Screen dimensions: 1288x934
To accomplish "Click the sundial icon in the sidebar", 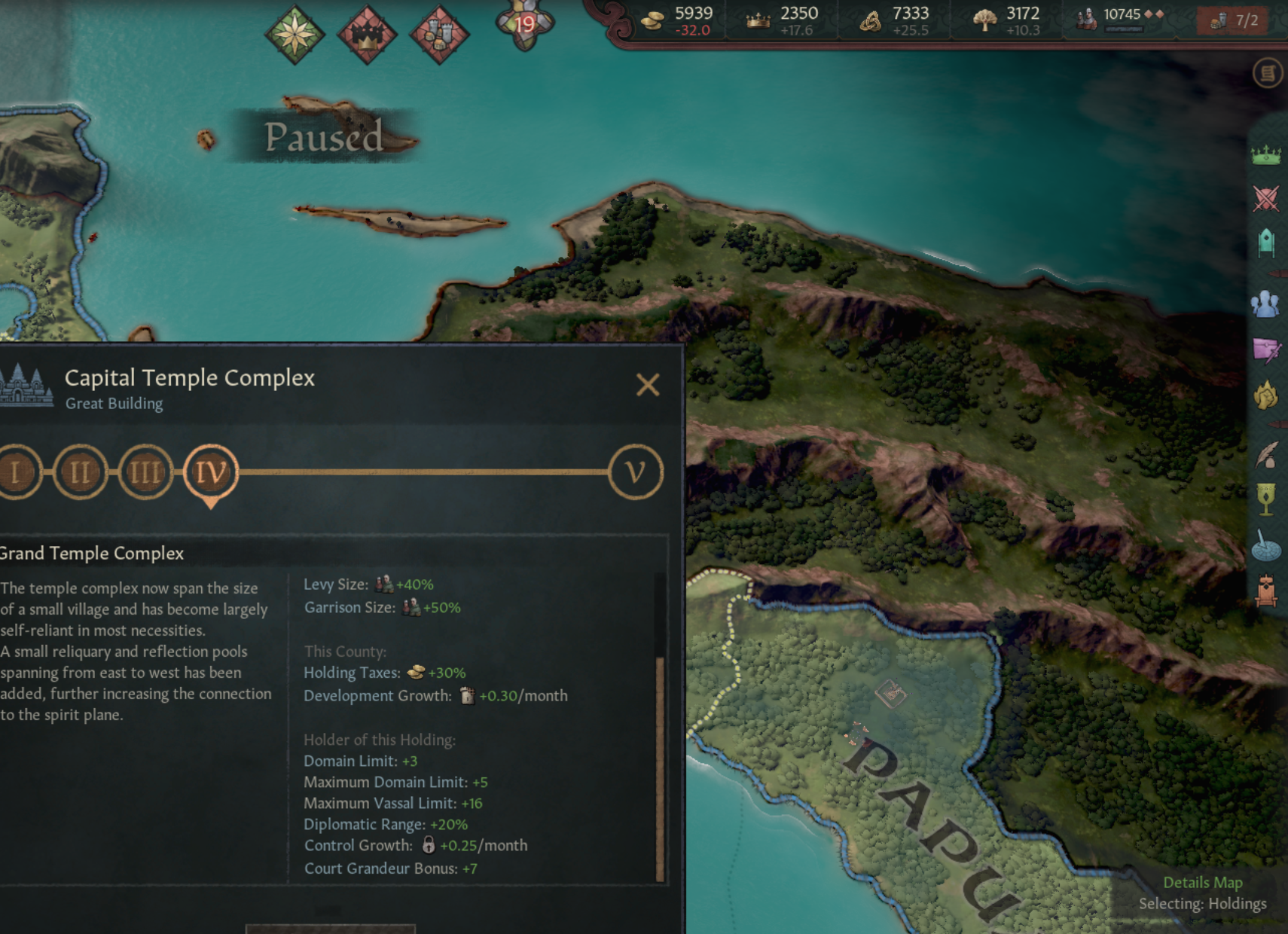I will [x=1268, y=549].
